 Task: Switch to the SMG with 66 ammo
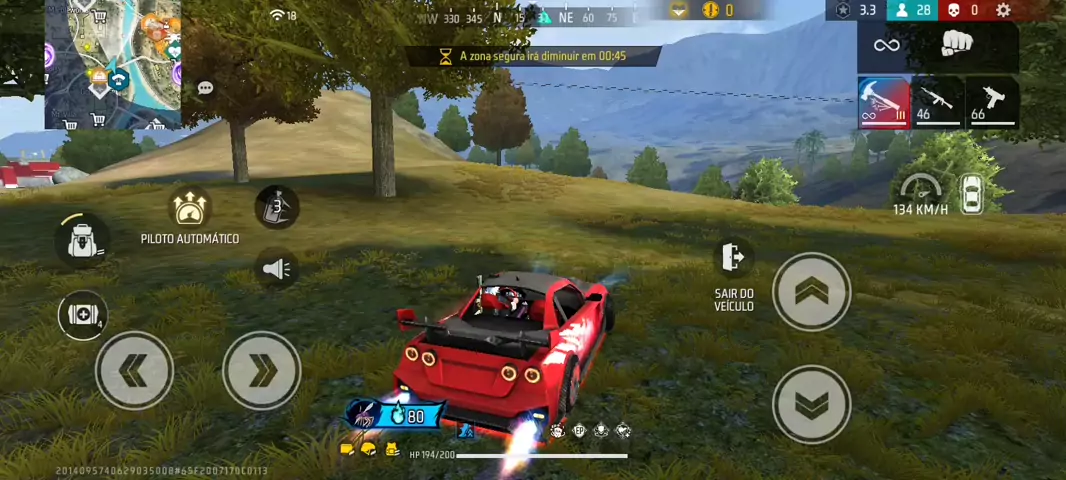(992, 102)
